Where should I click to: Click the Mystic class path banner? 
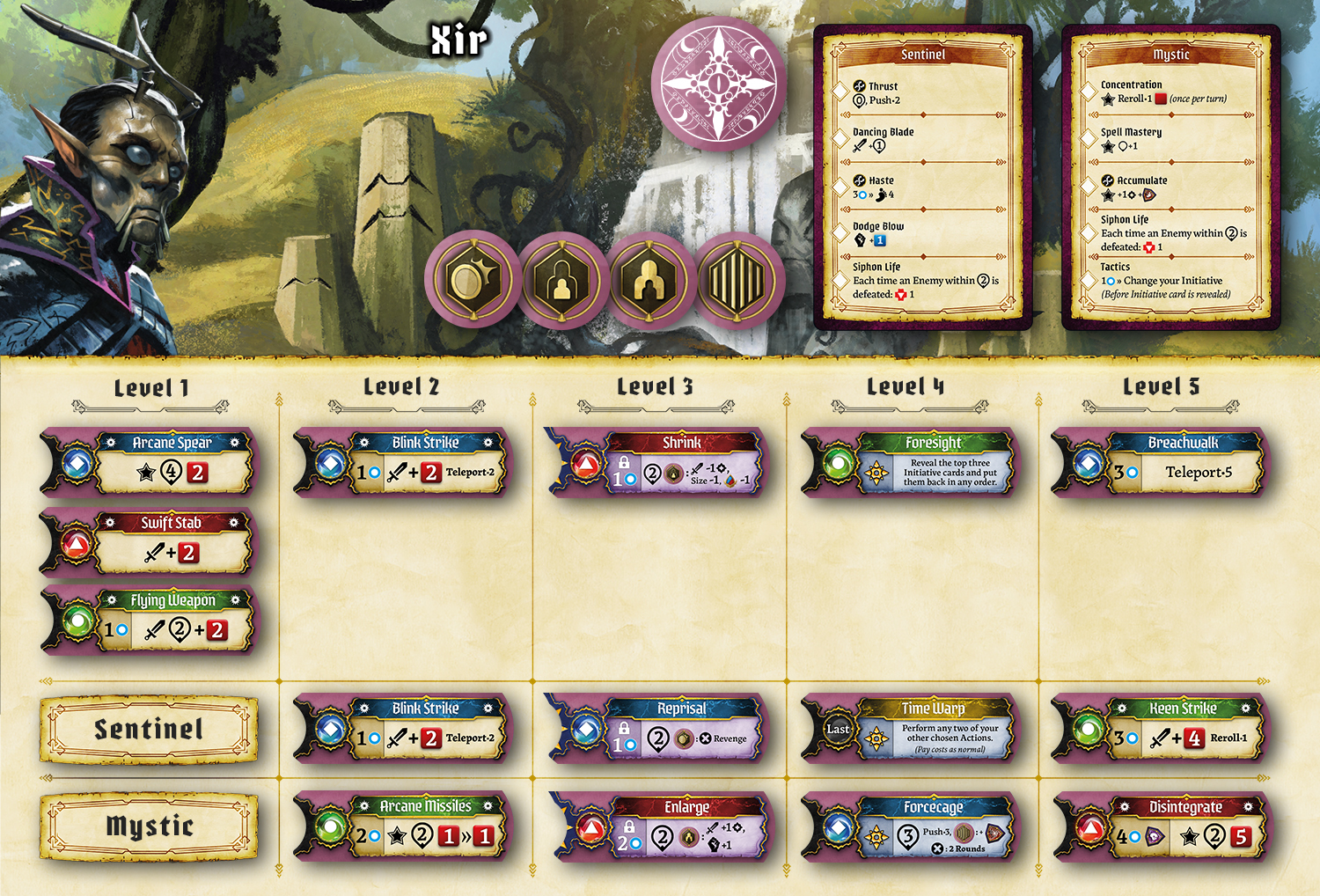click(x=149, y=826)
